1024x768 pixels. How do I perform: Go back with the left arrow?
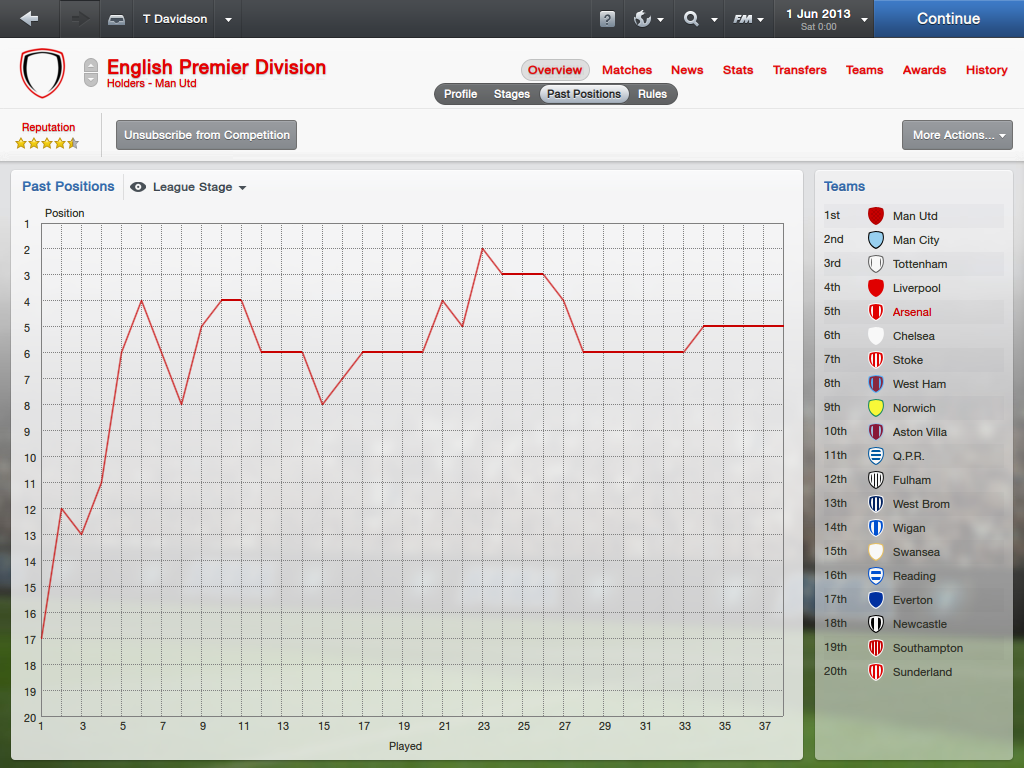coord(29,19)
